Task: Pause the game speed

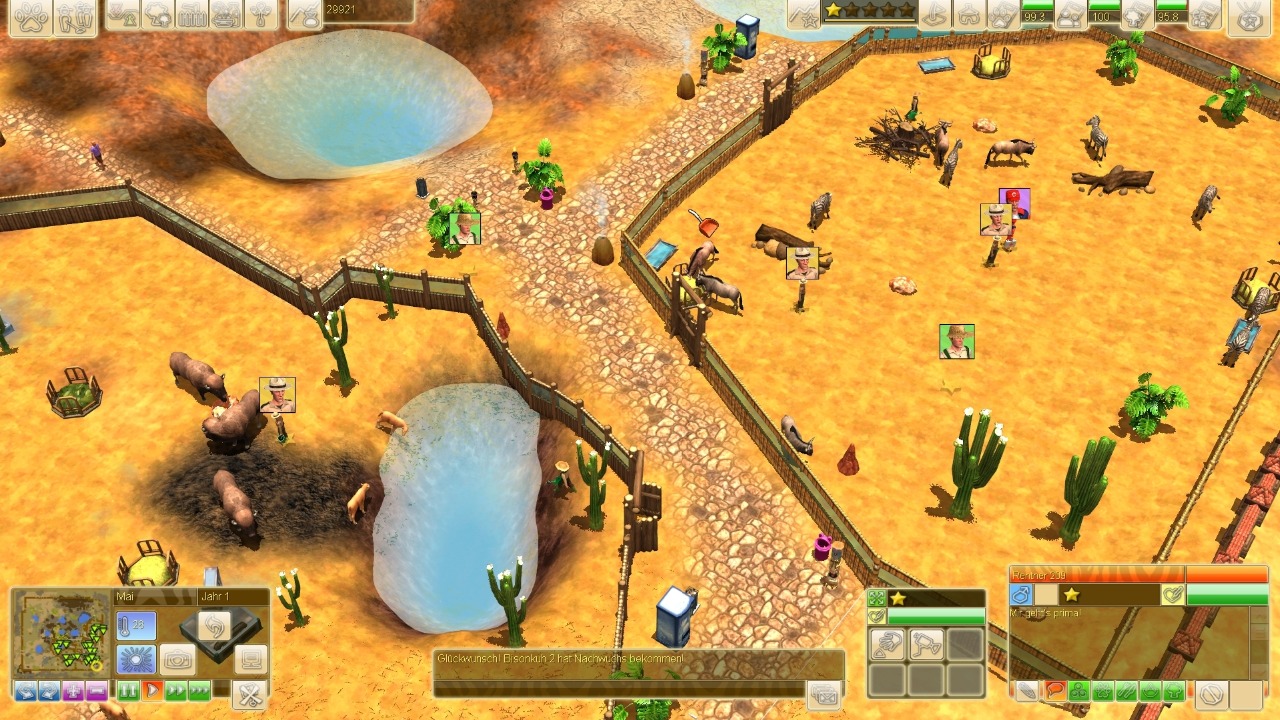Action: [x=128, y=690]
